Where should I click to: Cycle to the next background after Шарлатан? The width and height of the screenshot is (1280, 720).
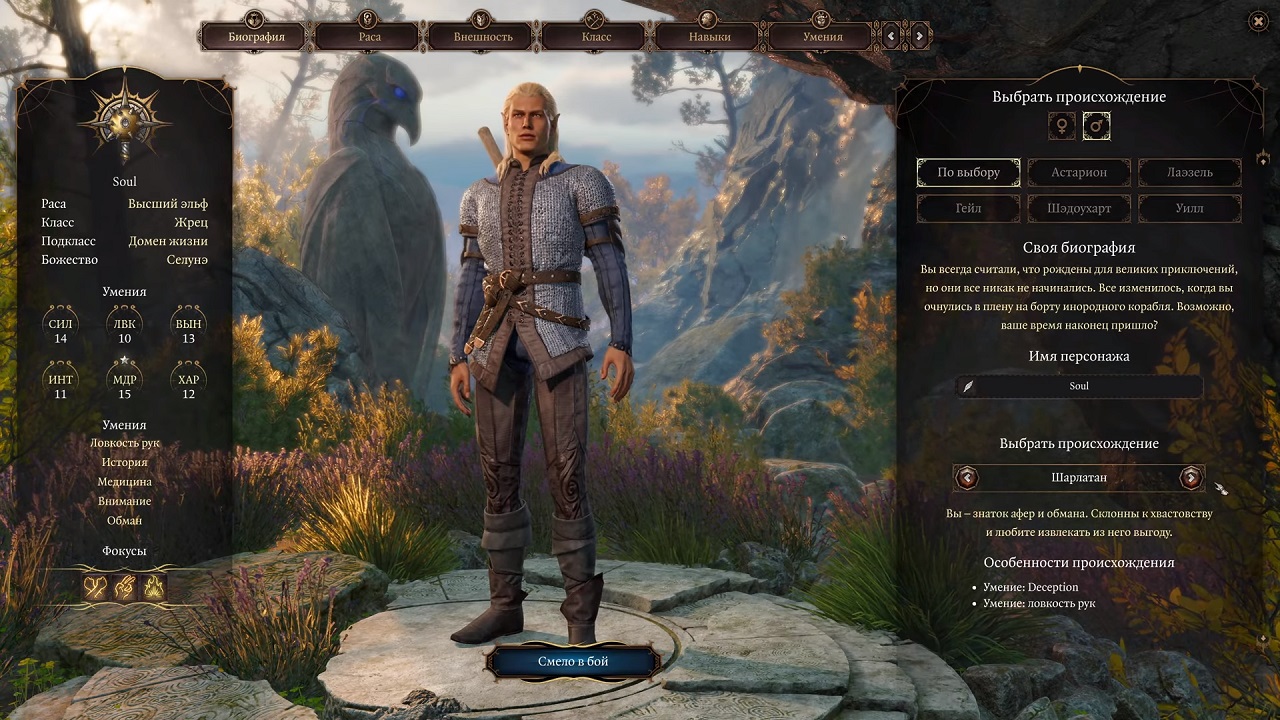point(1190,478)
